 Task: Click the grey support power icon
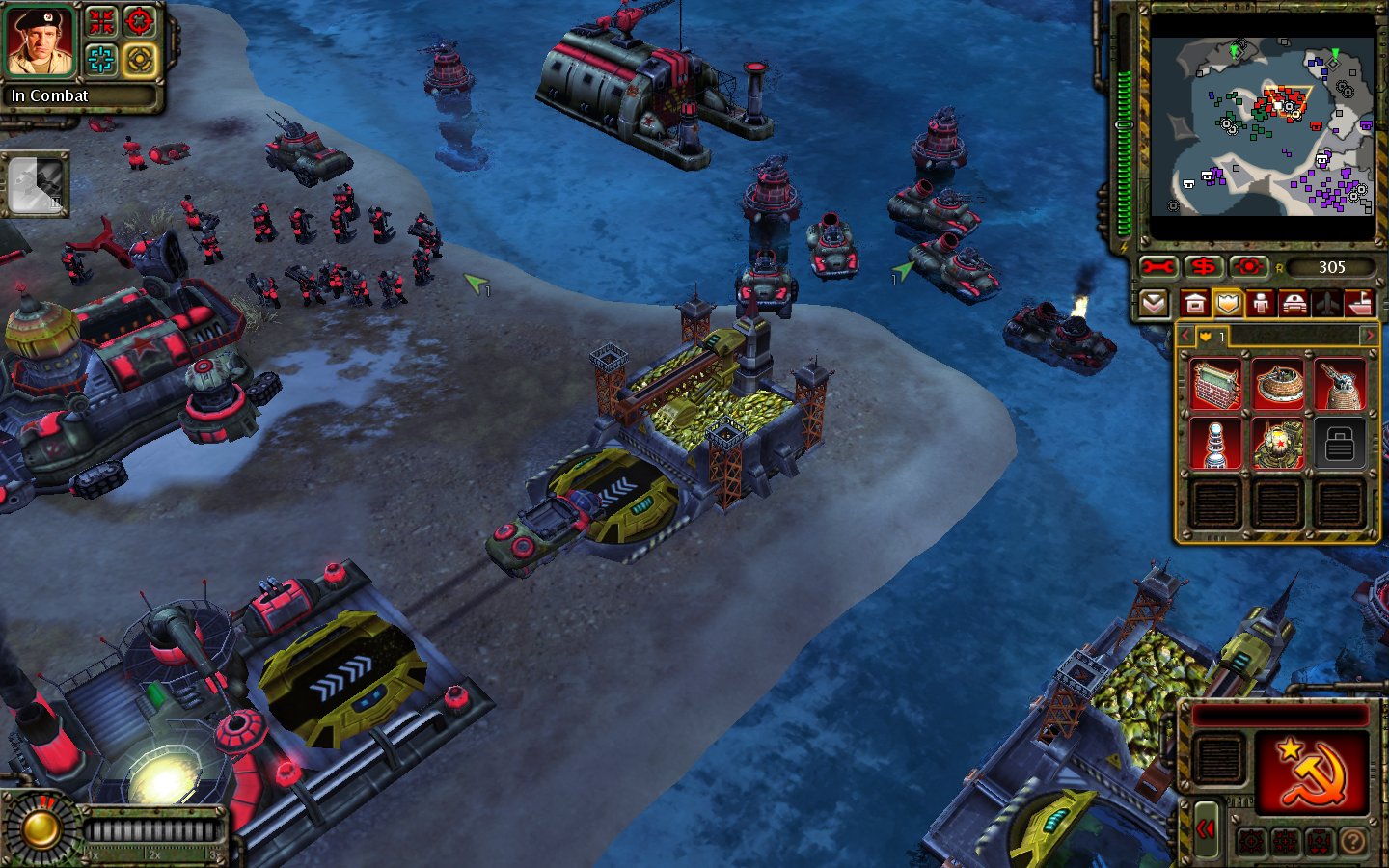point(36,184)
